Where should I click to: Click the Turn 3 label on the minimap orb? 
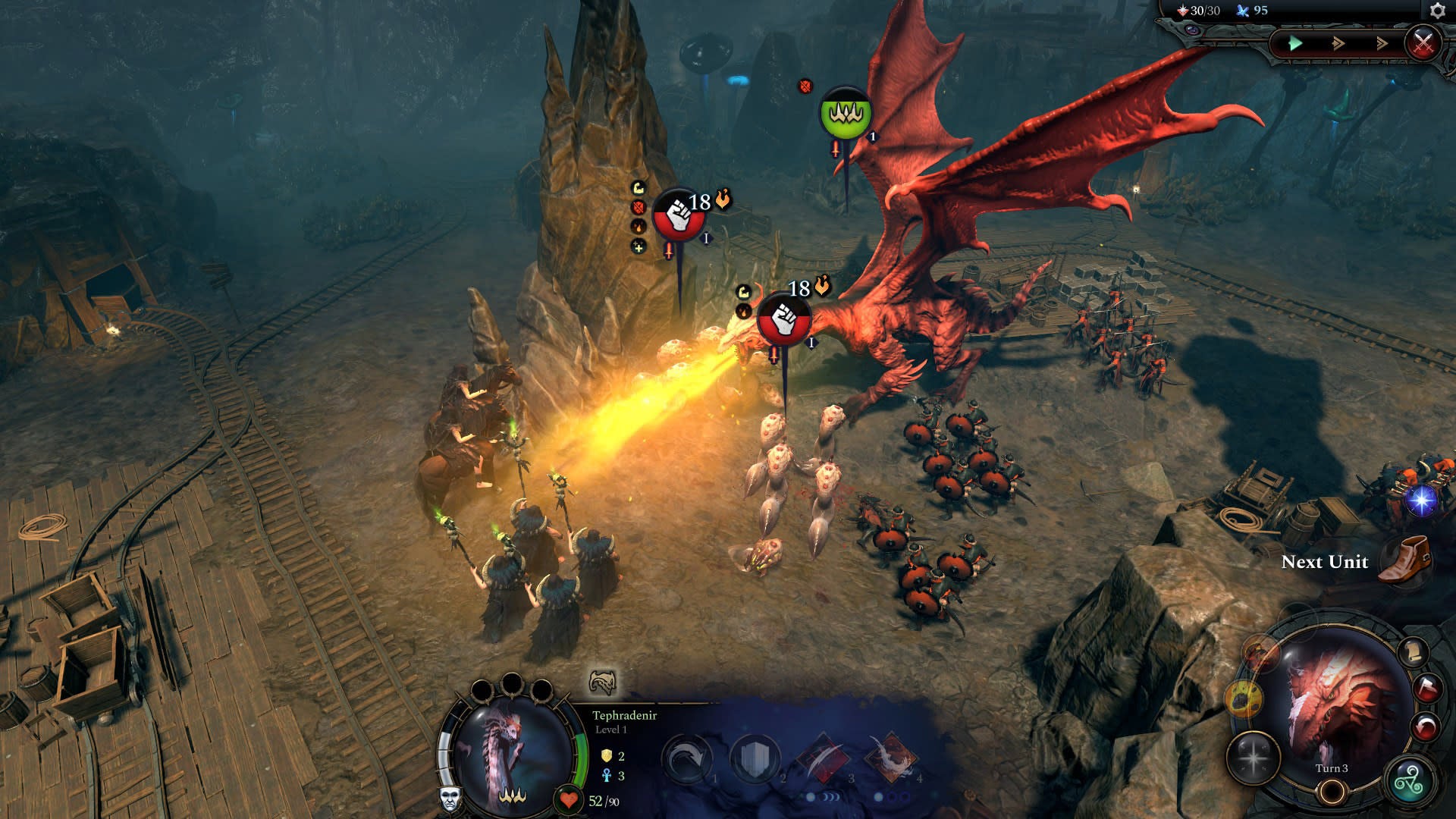click(1332, 768)
